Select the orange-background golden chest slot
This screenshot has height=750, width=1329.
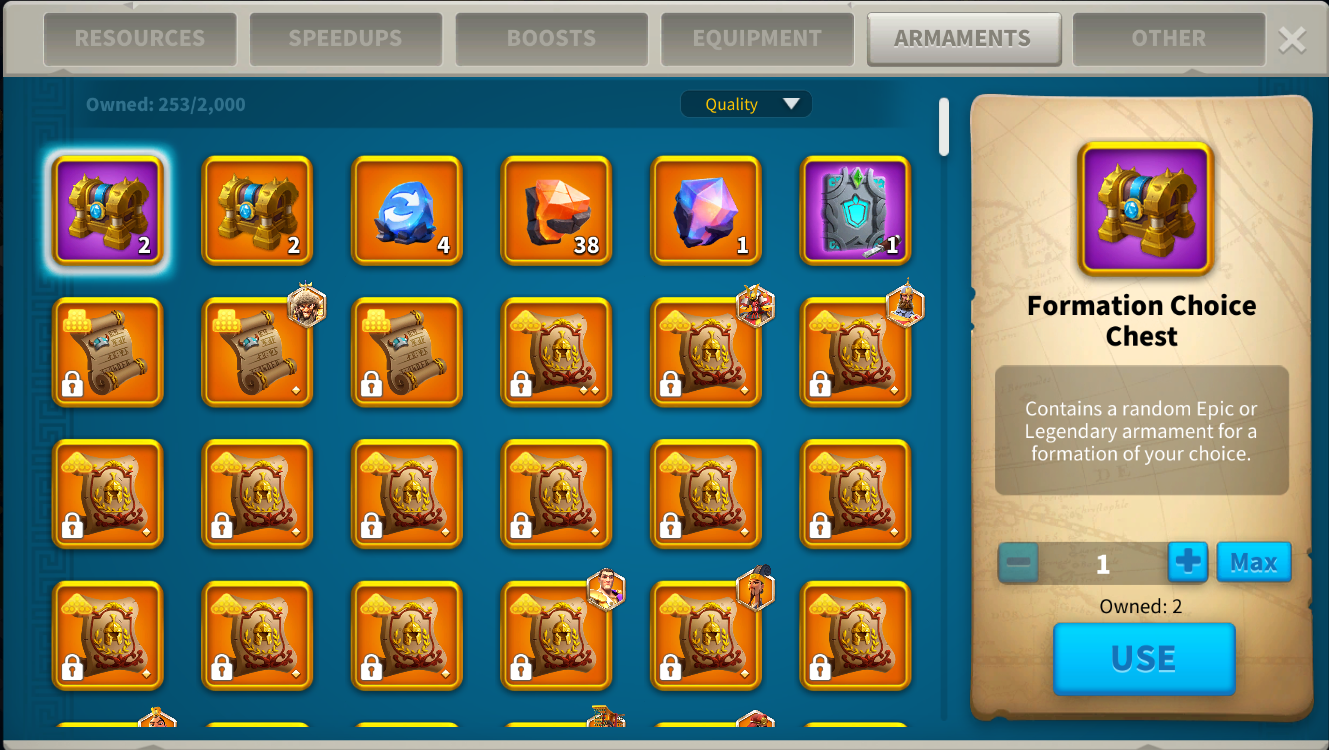(257, 210)
